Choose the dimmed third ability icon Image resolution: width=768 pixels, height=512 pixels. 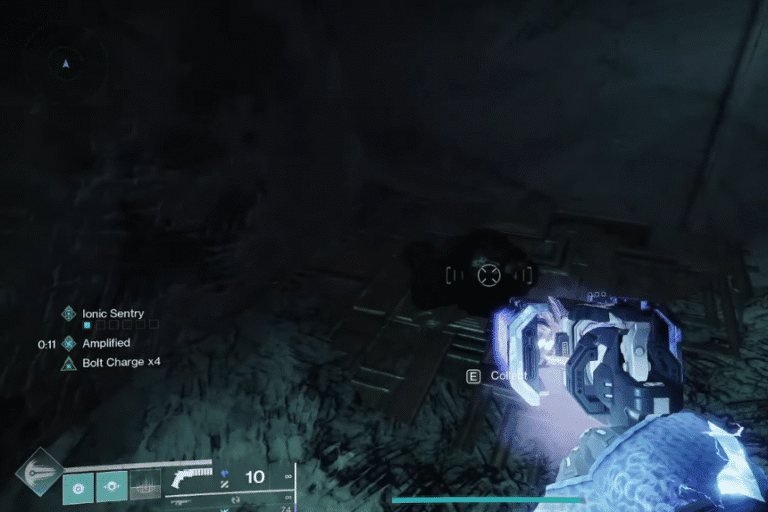tap(145, 486)
